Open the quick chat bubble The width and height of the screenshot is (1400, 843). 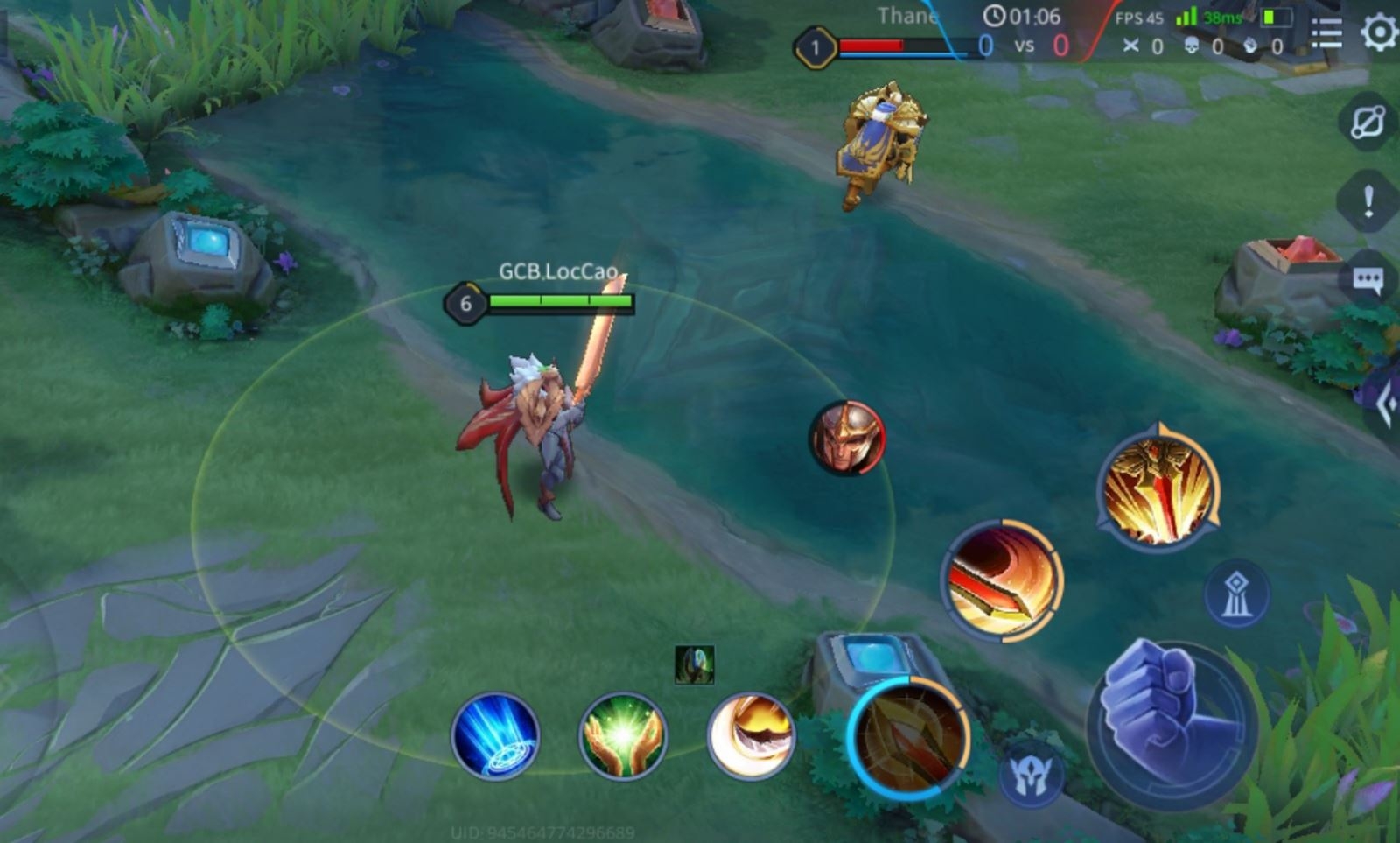(1368, 281)
